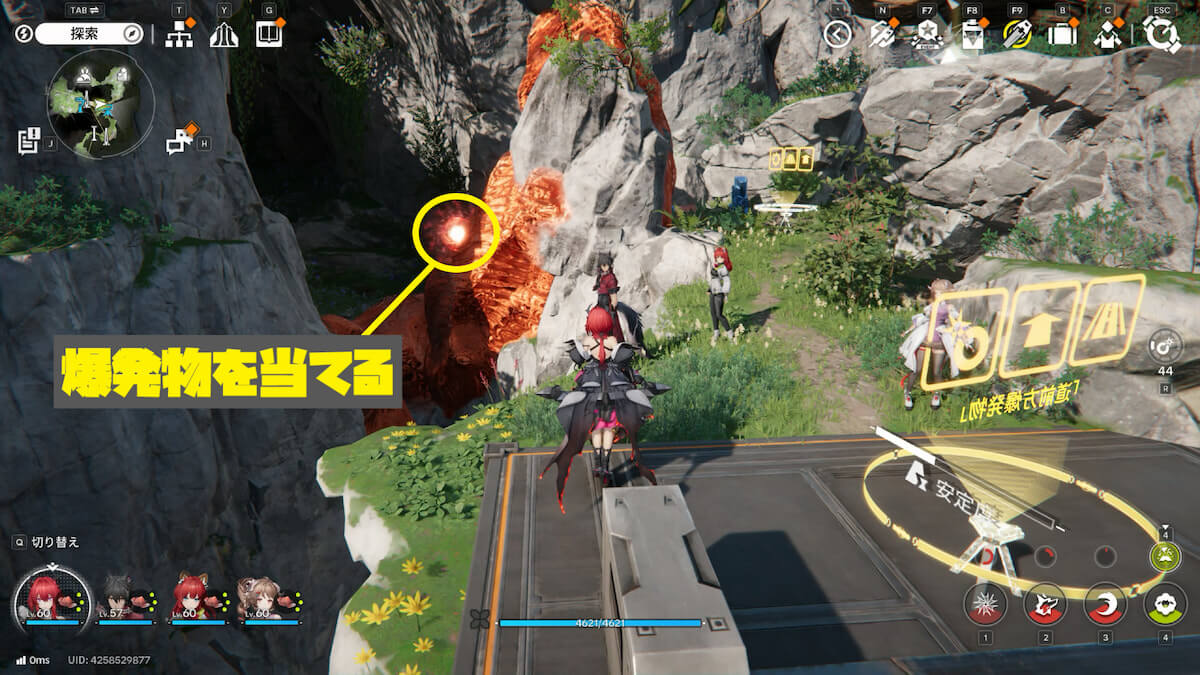Image resolution: width=1200 pixels, height=675 pixels.
Task: Activate the green skill icon numbered 4
Action: click(x=1164, y=604)
